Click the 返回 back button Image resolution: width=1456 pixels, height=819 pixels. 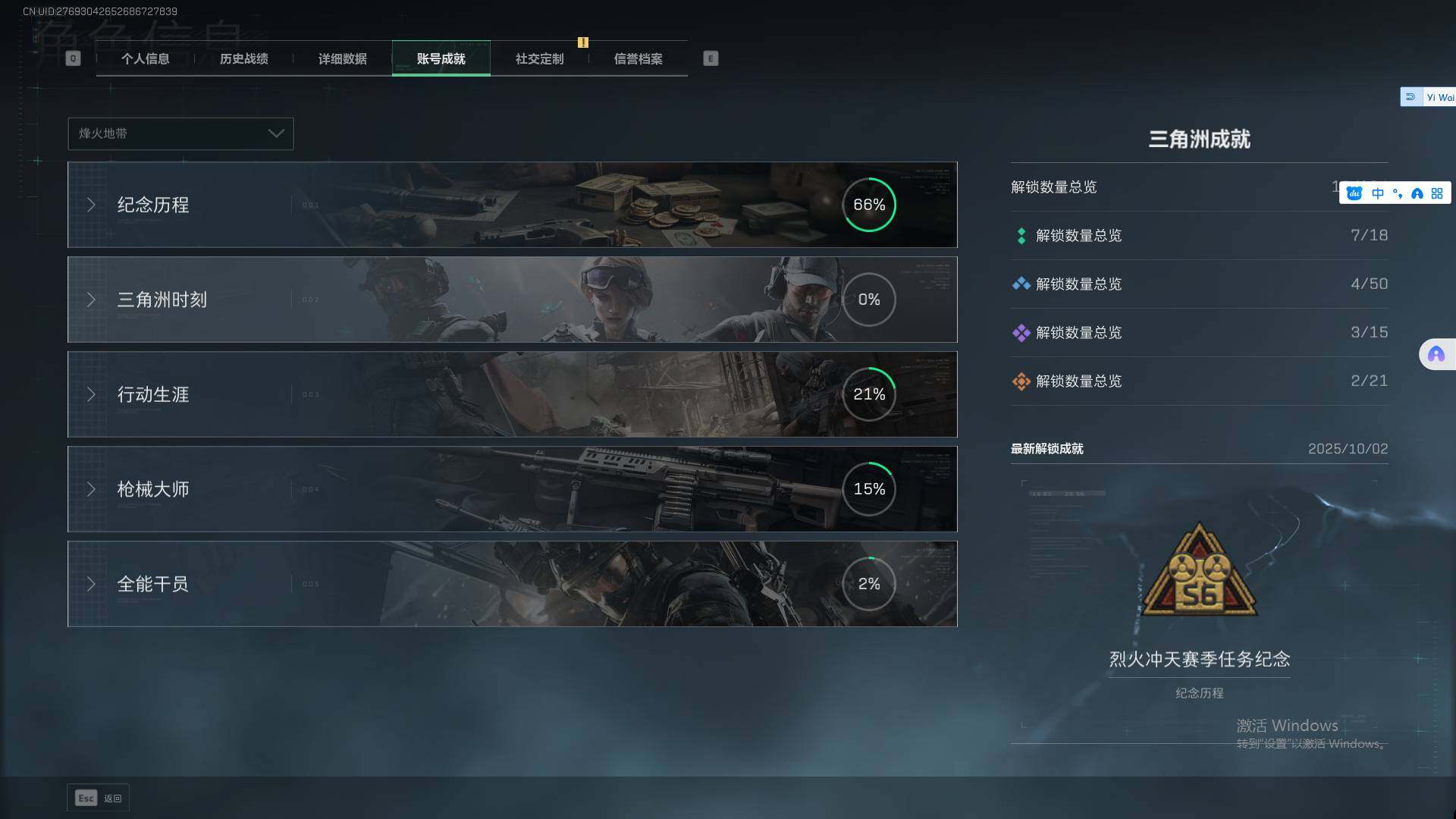point(99,798)
